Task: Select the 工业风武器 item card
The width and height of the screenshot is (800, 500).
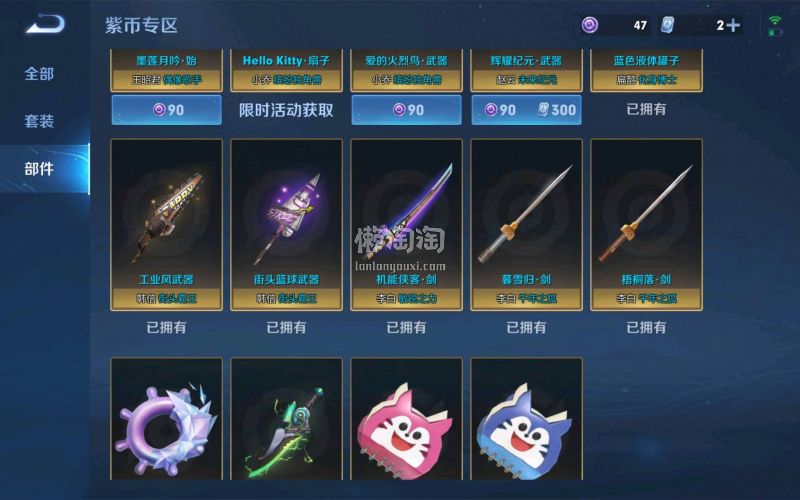Action: pos(166,223)
